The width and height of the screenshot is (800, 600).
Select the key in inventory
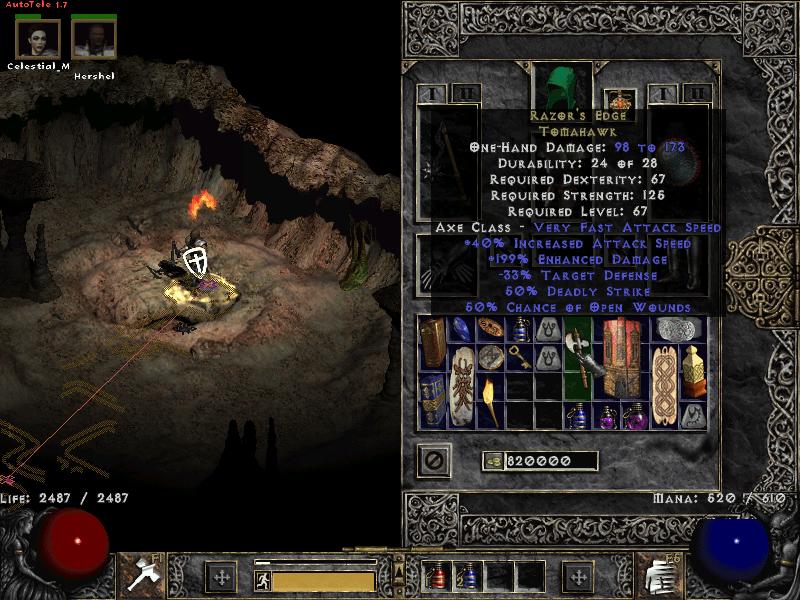coord(520,358)
